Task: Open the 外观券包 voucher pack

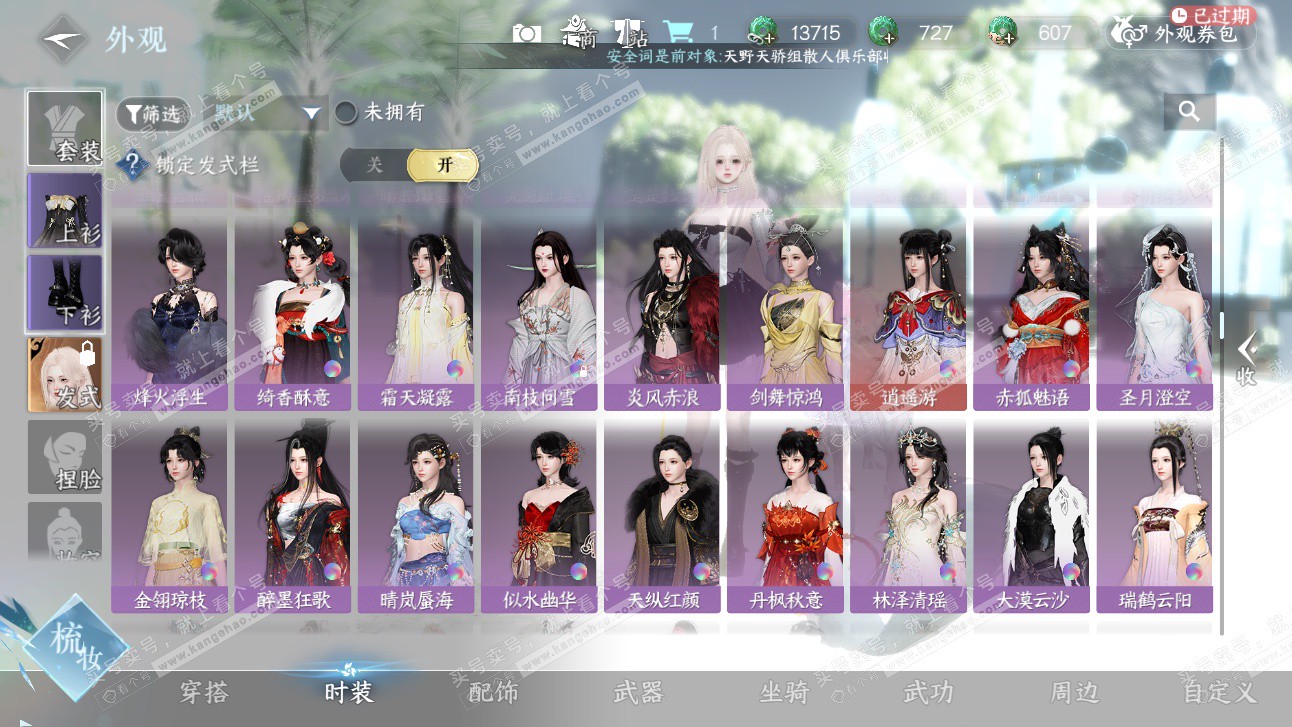Action: click(1182, 33)
